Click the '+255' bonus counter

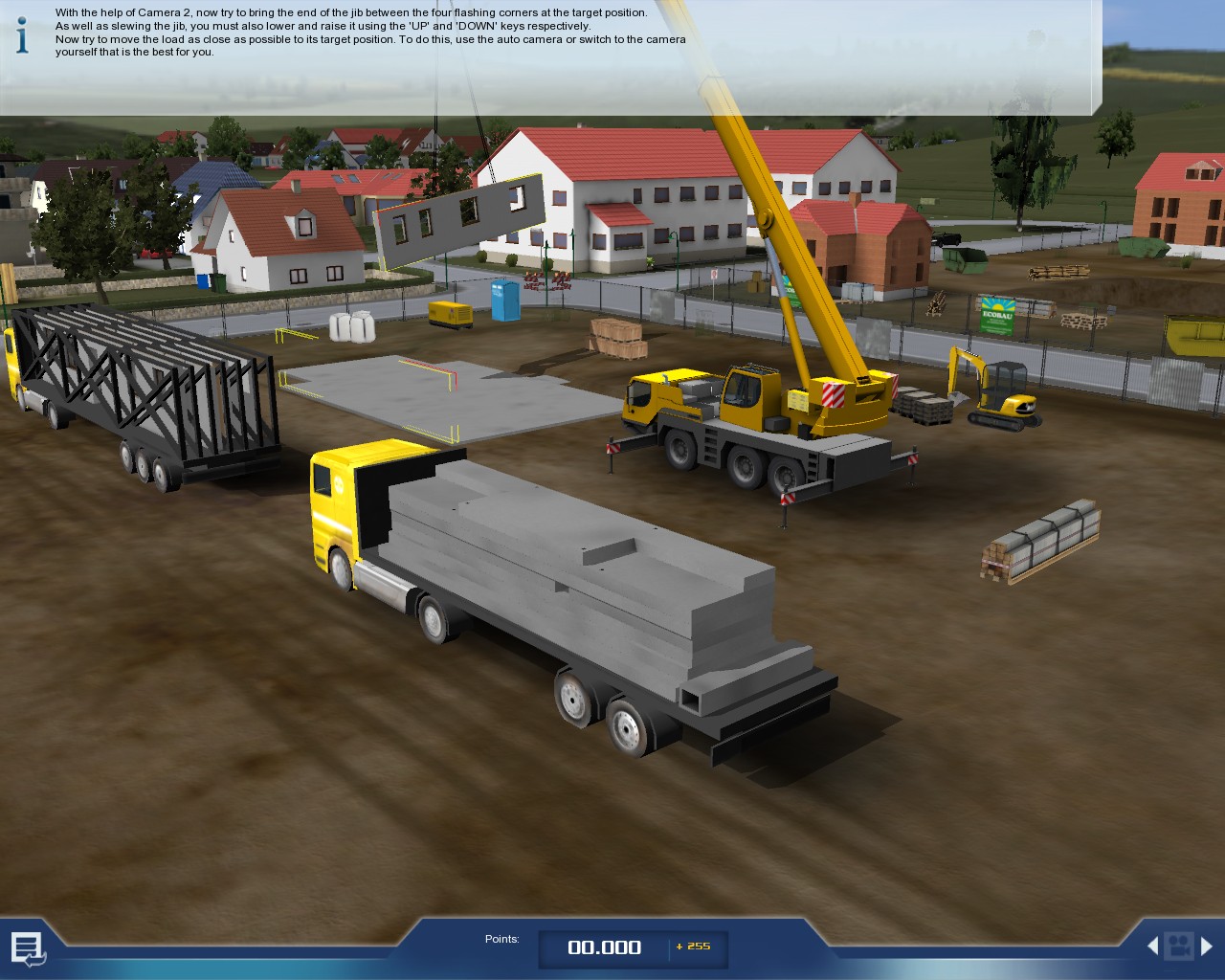tap(695, 946)
